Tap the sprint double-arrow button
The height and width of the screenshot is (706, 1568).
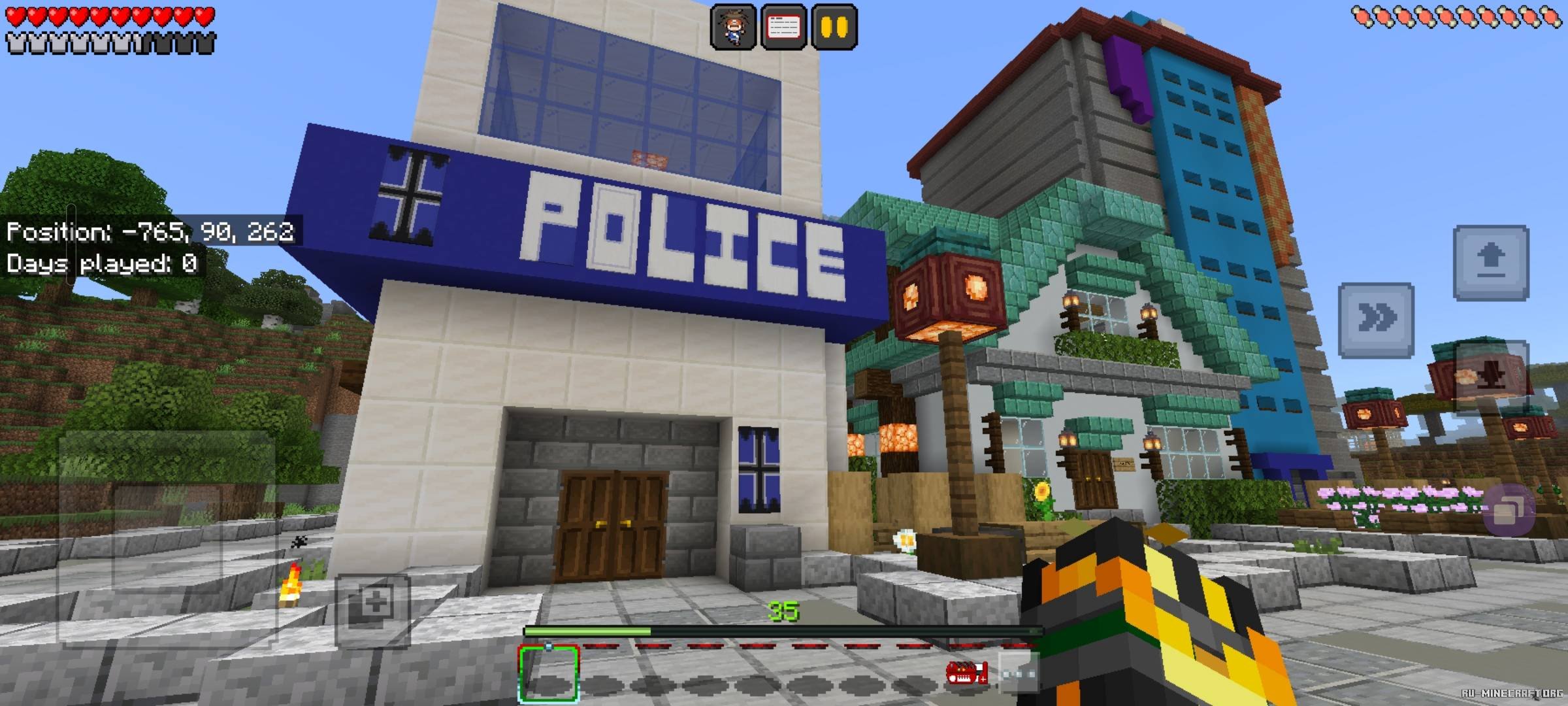1376,319
